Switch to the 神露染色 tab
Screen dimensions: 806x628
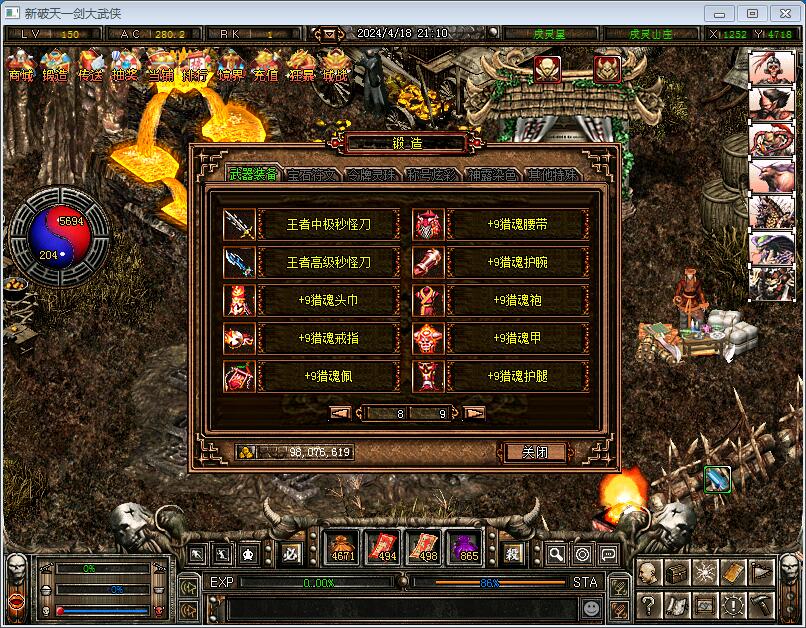pyautogui.click(x=492, y=175)
